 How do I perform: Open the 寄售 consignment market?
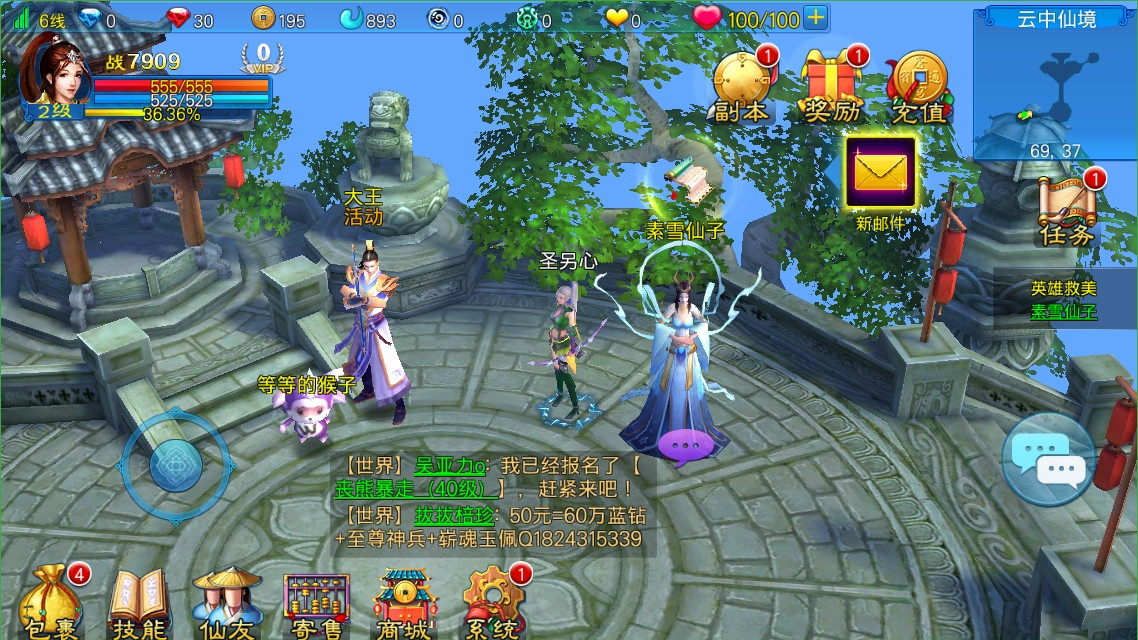[317, 603]
